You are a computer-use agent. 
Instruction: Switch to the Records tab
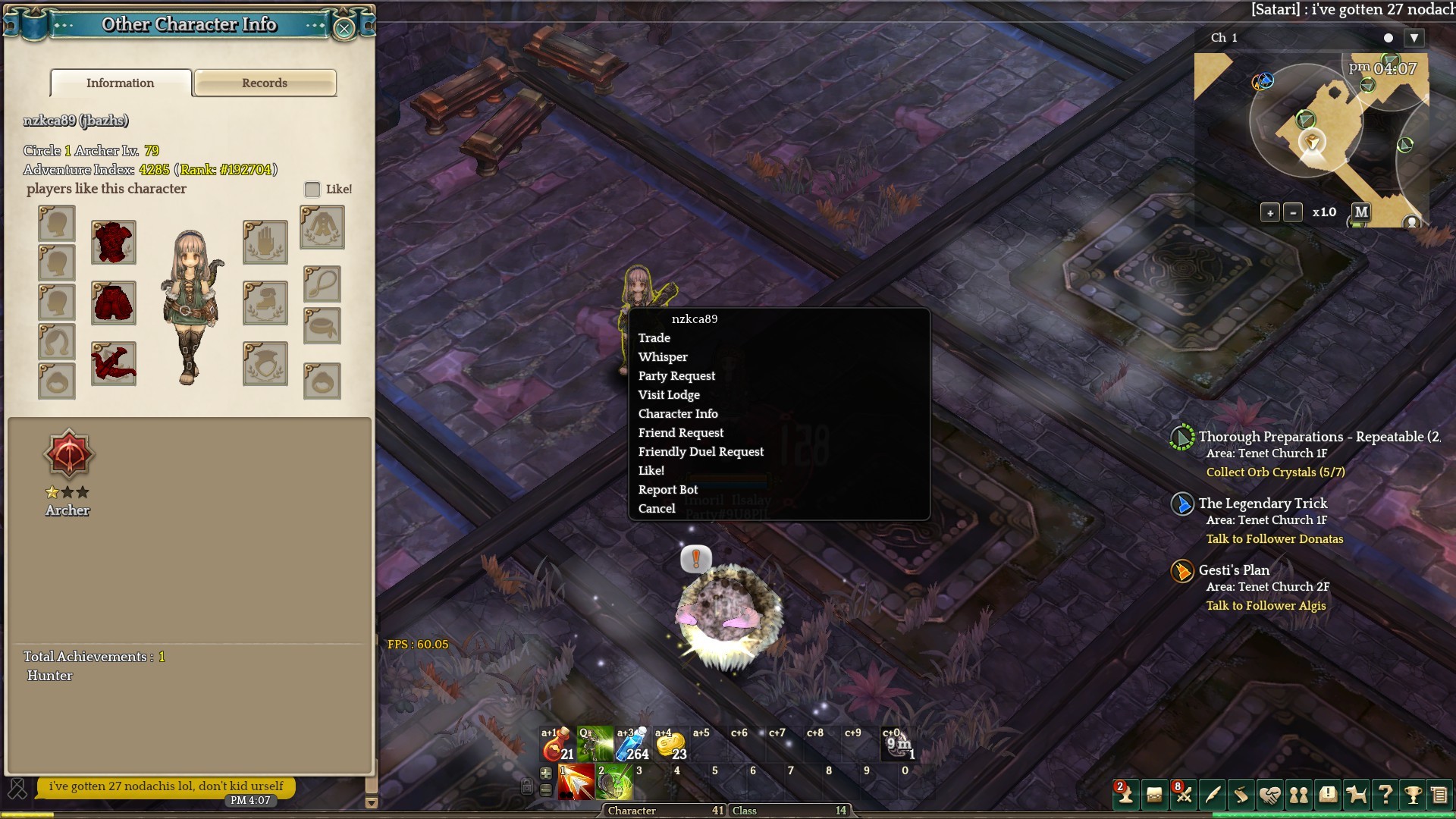(265, 83)
